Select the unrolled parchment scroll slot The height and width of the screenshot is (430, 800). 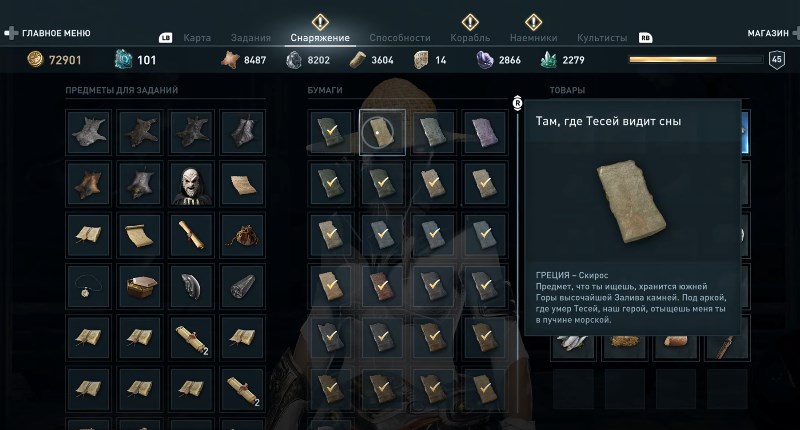click(140, 235)
